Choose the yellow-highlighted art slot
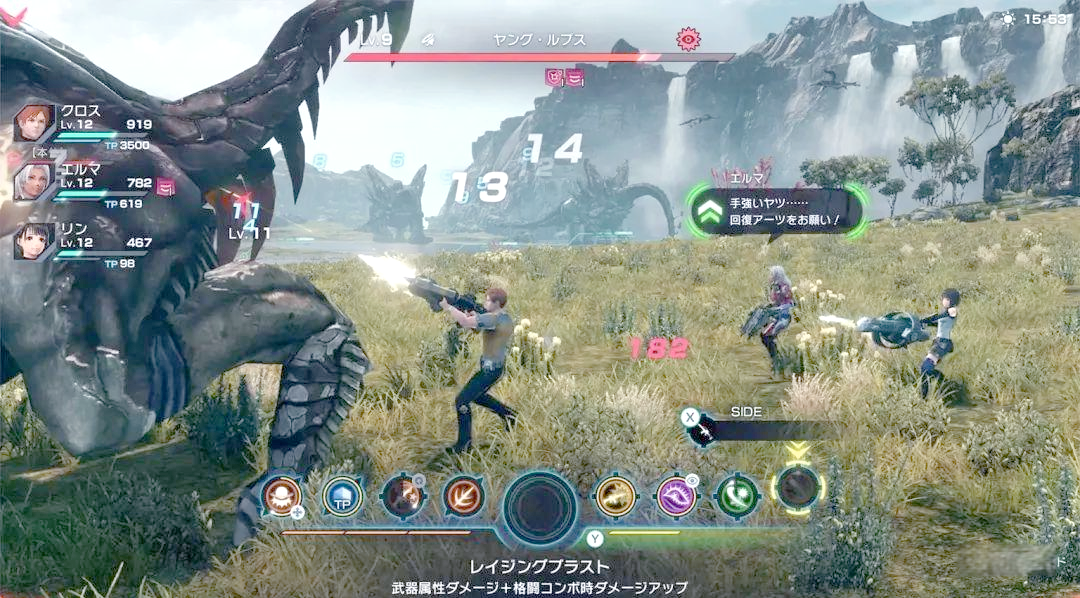The height and width of the screenshot is (598, 1080). 797,488
